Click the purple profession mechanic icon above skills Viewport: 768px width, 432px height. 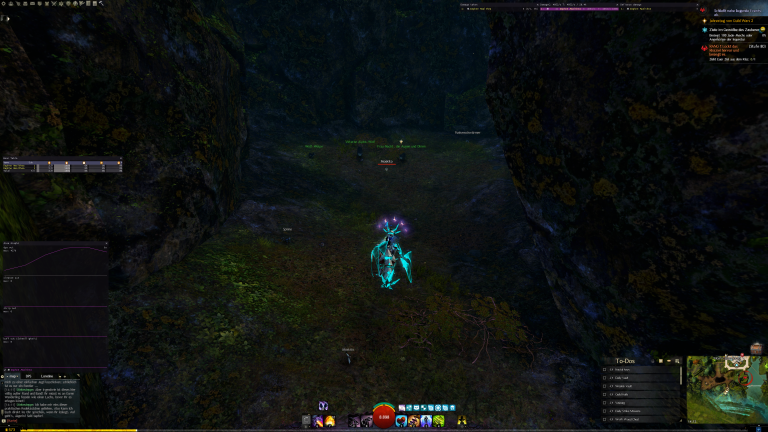click(x=323, y=406)
